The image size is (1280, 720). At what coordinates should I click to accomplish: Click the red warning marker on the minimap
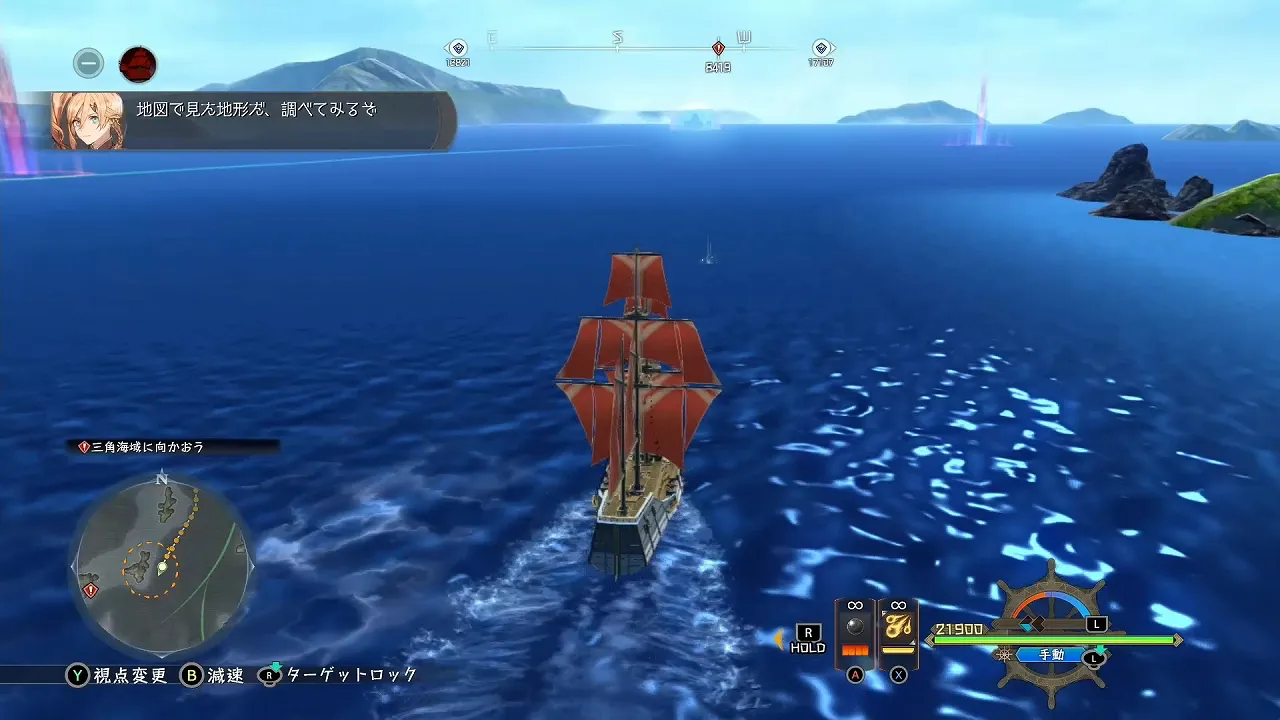pos(89,590)
